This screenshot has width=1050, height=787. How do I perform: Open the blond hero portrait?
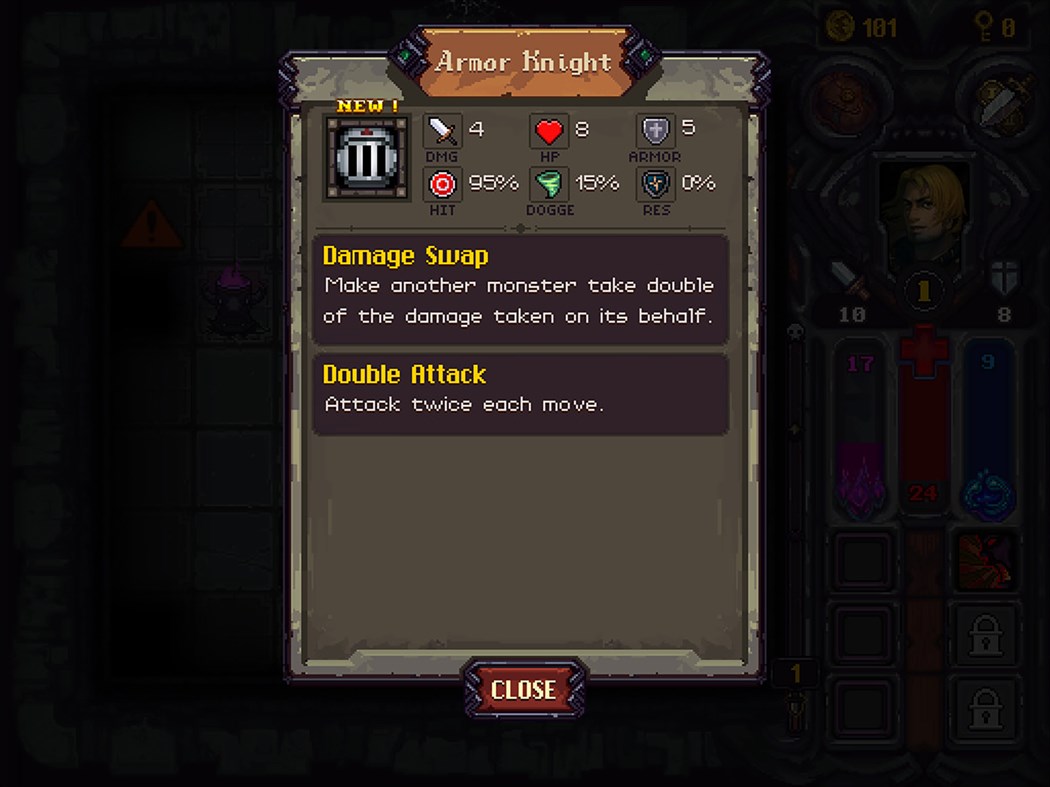pos(925,212)
